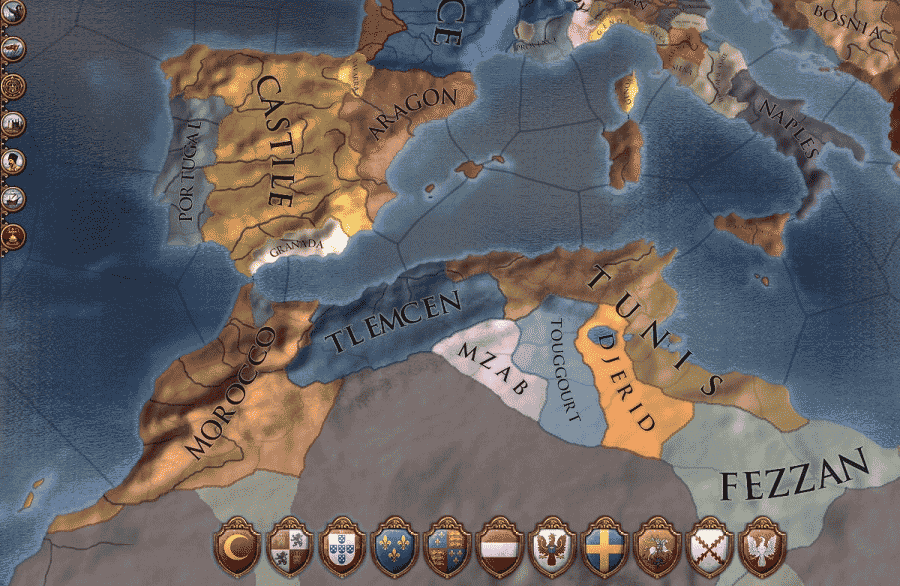Select the man's portrait round icon
The height and width of the screenshot is (586, 900).
coord(13,161)
